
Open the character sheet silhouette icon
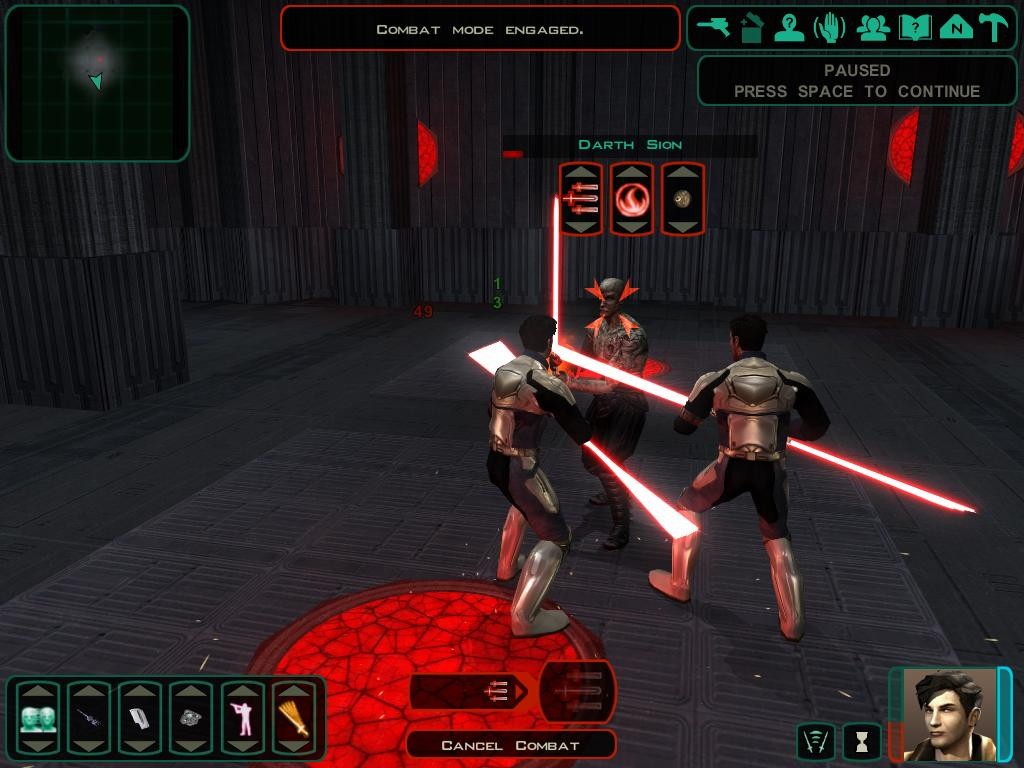coord(790,28)
